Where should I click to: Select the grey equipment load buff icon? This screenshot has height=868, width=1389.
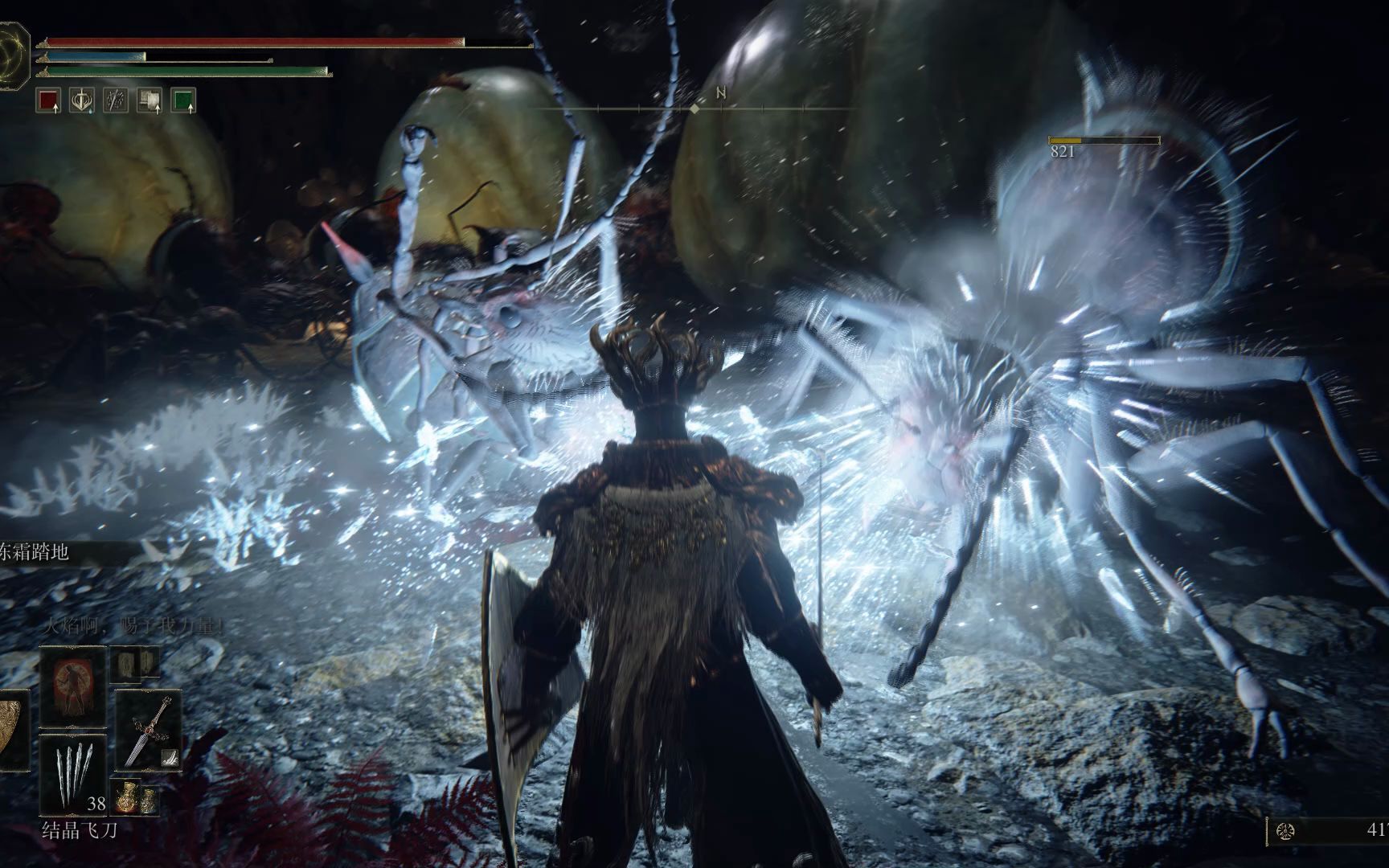coord(150,100)
